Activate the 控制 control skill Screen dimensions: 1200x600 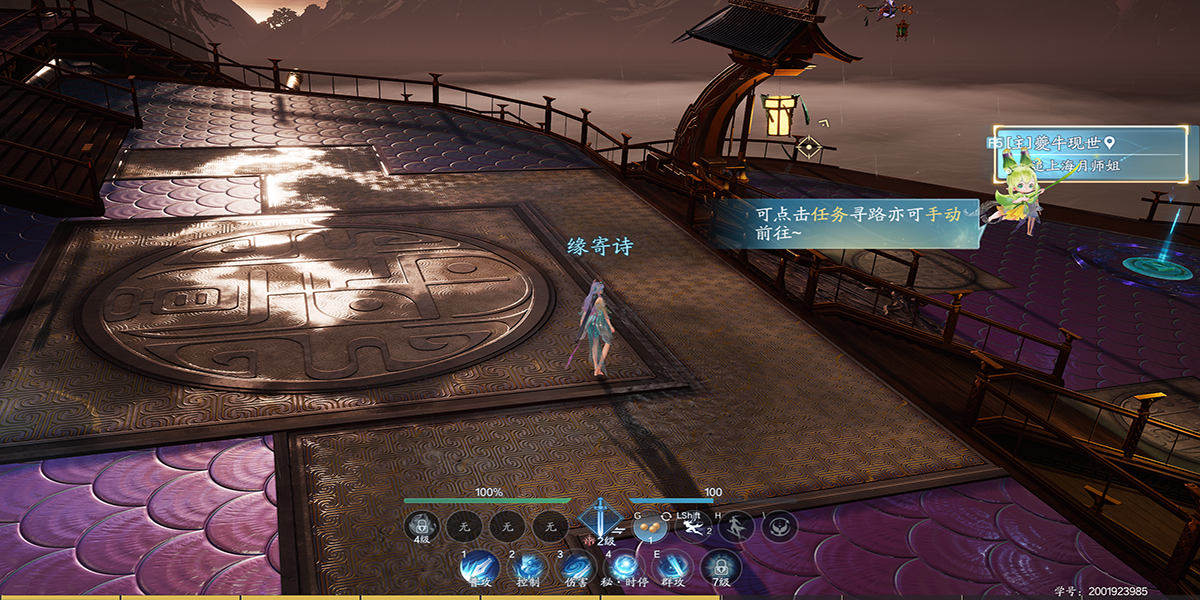[x=527, y=567]
